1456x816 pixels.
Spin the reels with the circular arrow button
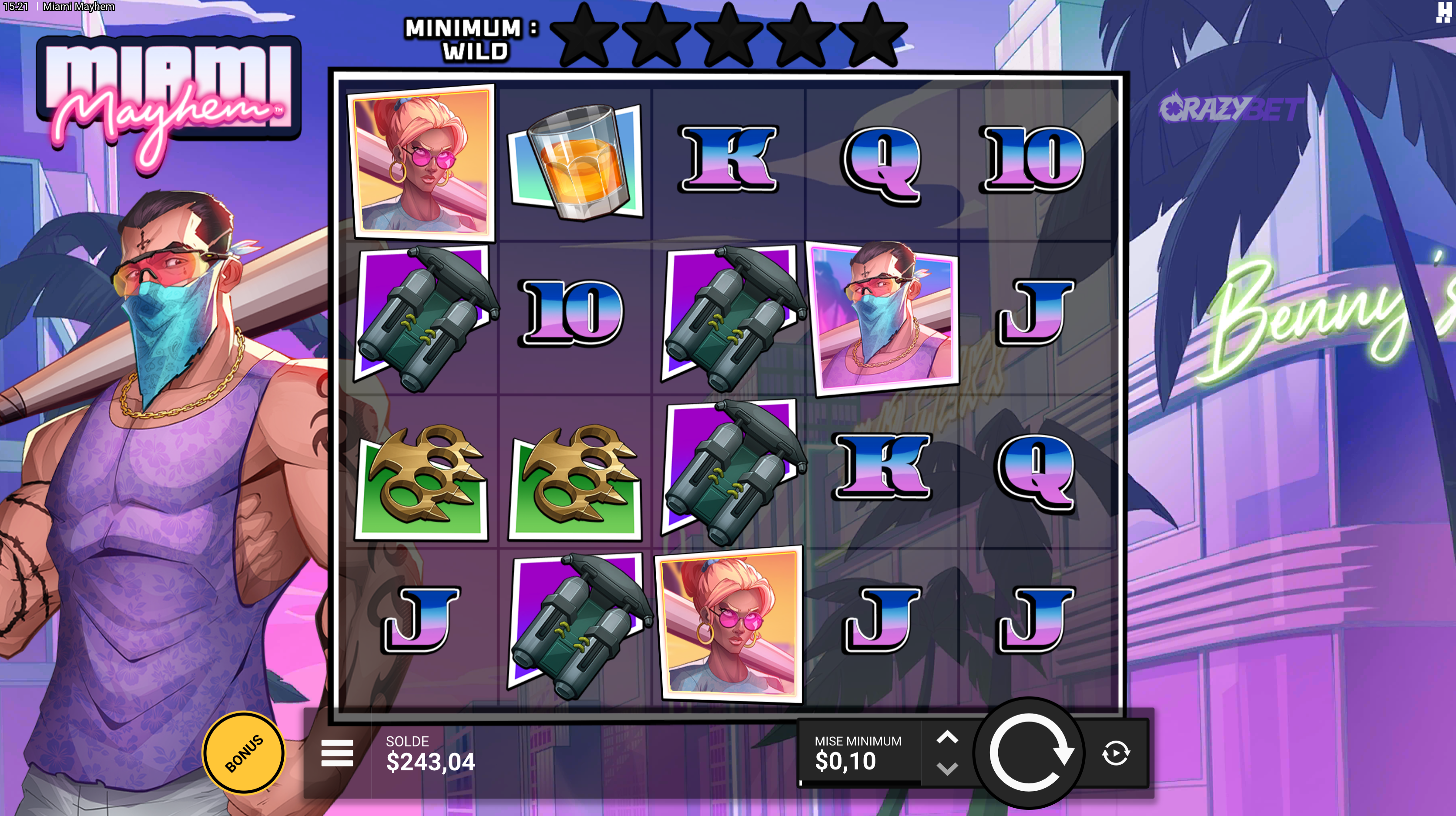[1029, 752]
